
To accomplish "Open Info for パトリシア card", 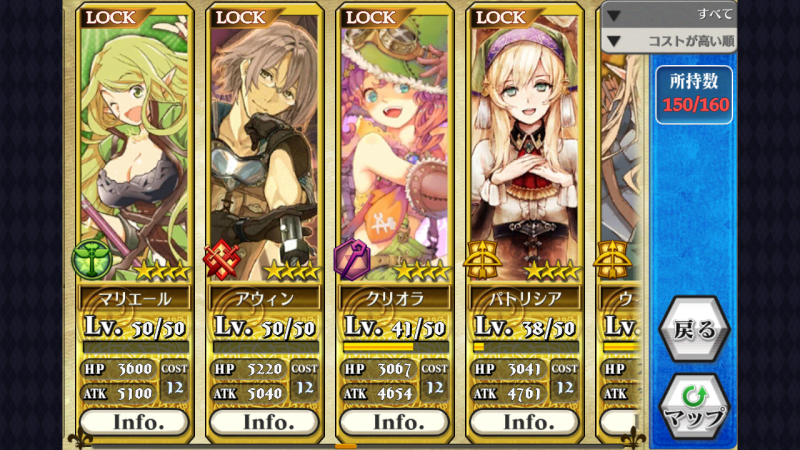I will [x=526, y=421].
